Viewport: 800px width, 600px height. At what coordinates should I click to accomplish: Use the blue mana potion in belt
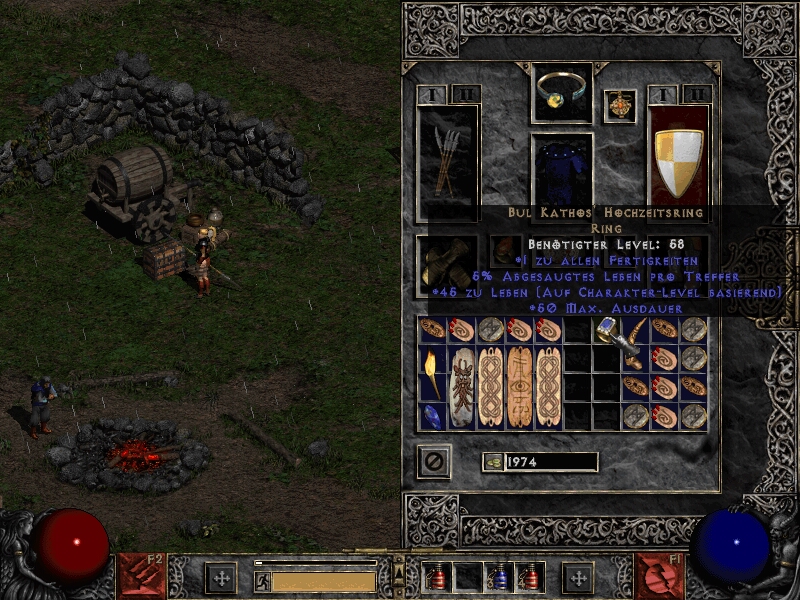point(498,577)
